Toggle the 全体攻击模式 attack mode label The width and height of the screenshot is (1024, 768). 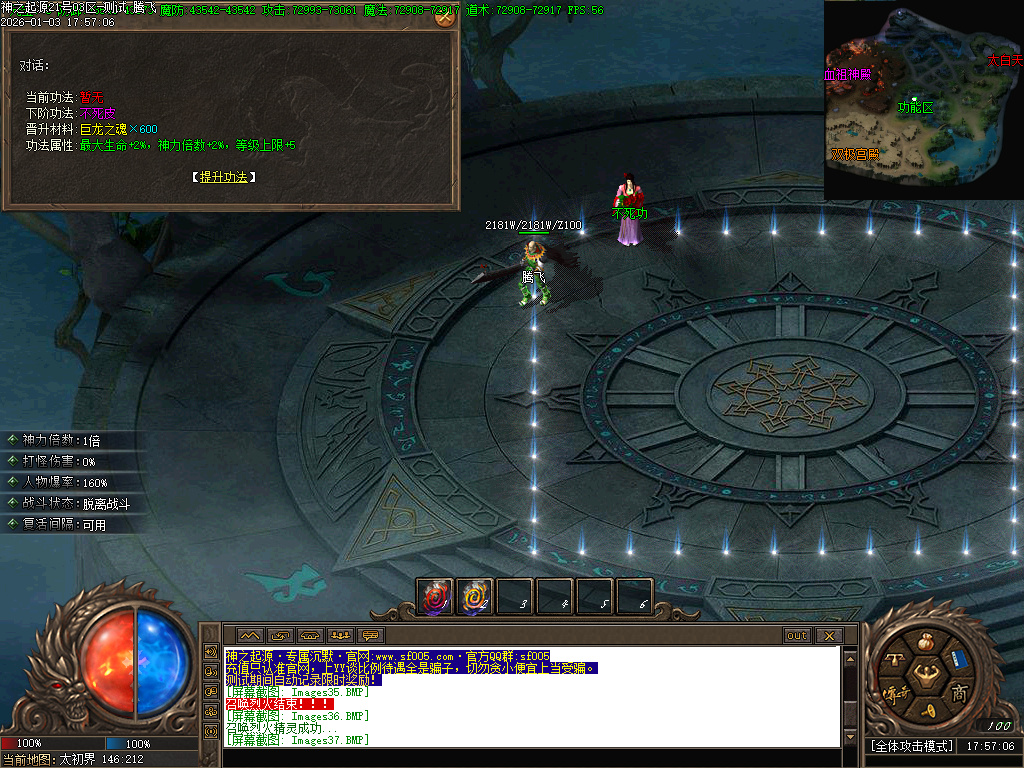pyautogui.click(x=910, y=746)
